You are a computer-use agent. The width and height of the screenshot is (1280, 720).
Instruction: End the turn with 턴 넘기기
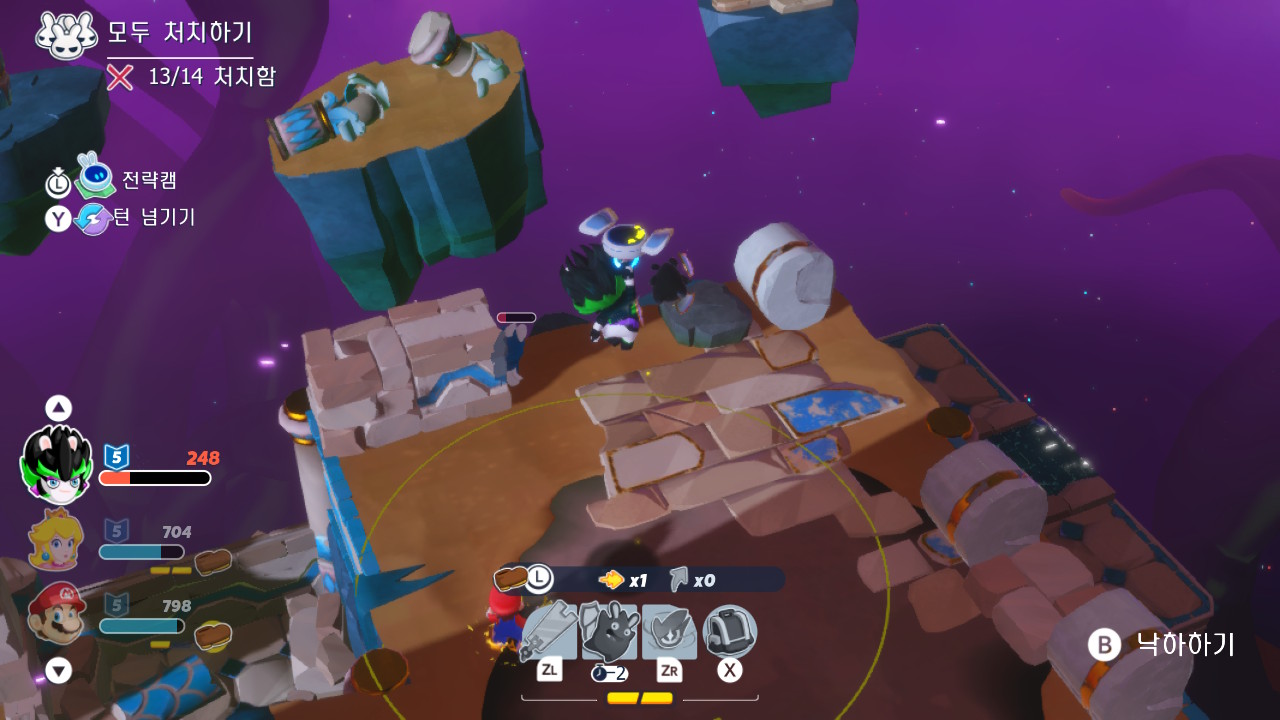click(x=93, y=218)
